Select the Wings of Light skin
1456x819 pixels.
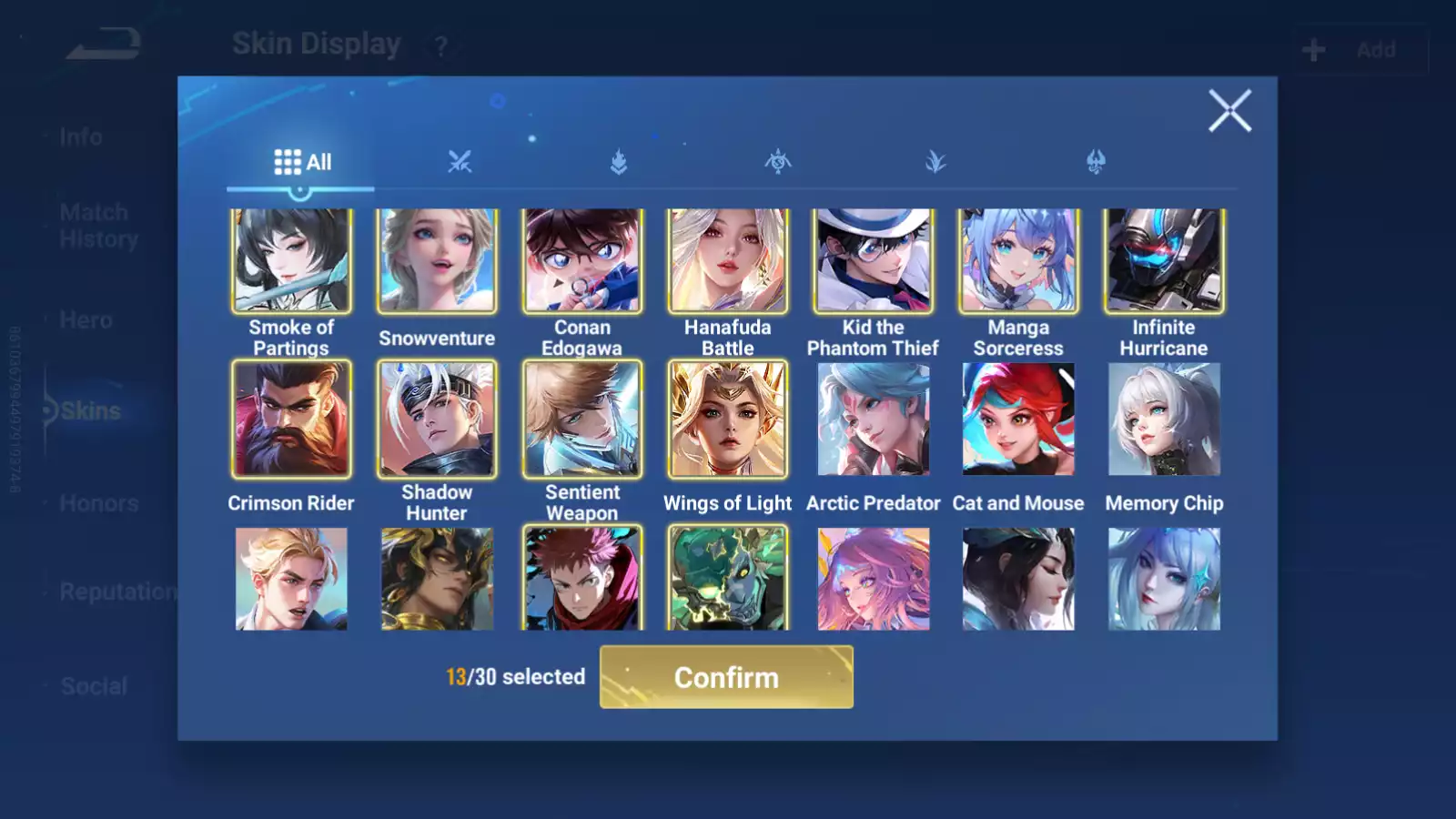[x=728, y=419]
